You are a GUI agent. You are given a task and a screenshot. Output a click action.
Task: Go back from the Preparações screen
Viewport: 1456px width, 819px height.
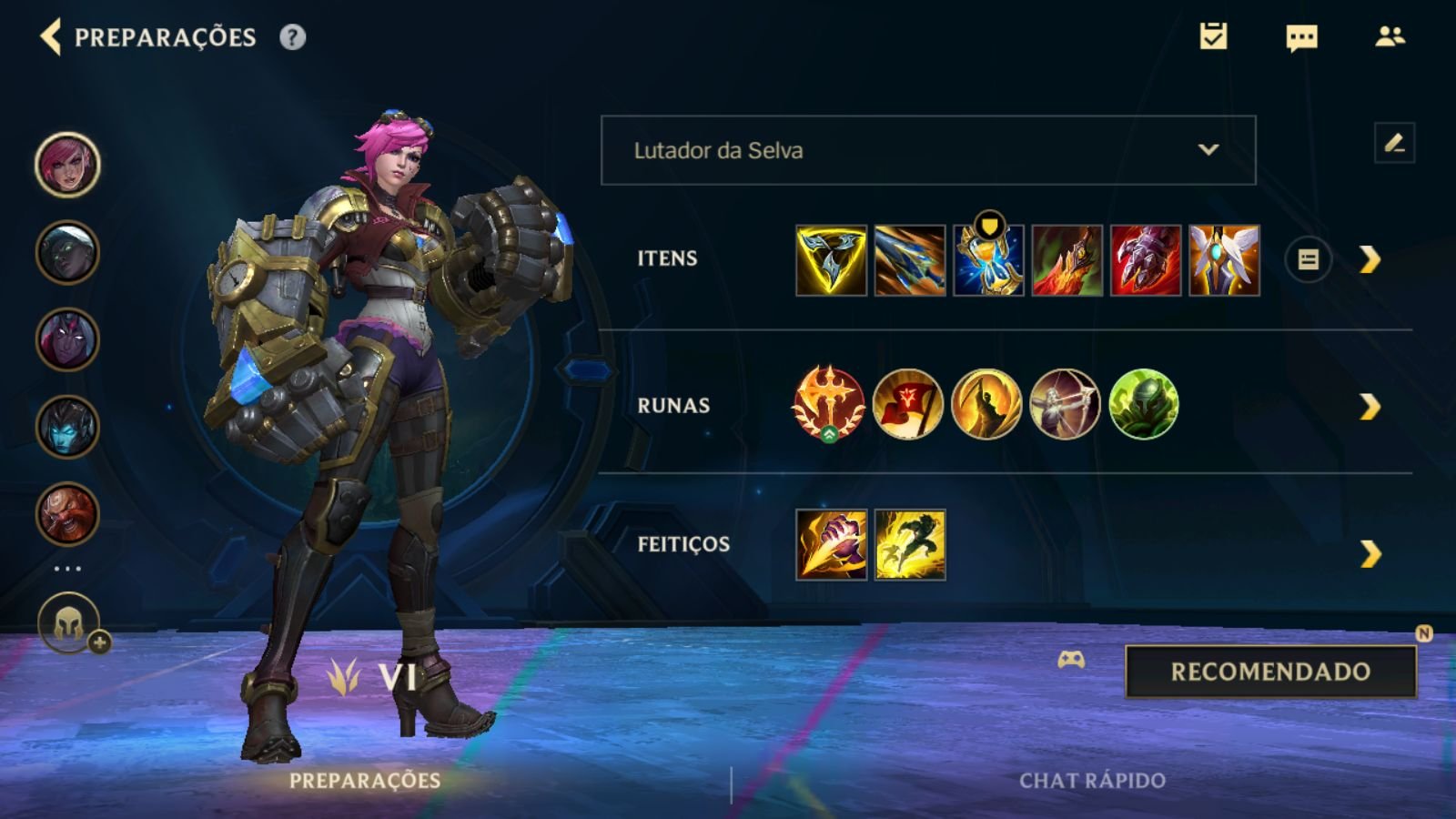tap(51, 37)
